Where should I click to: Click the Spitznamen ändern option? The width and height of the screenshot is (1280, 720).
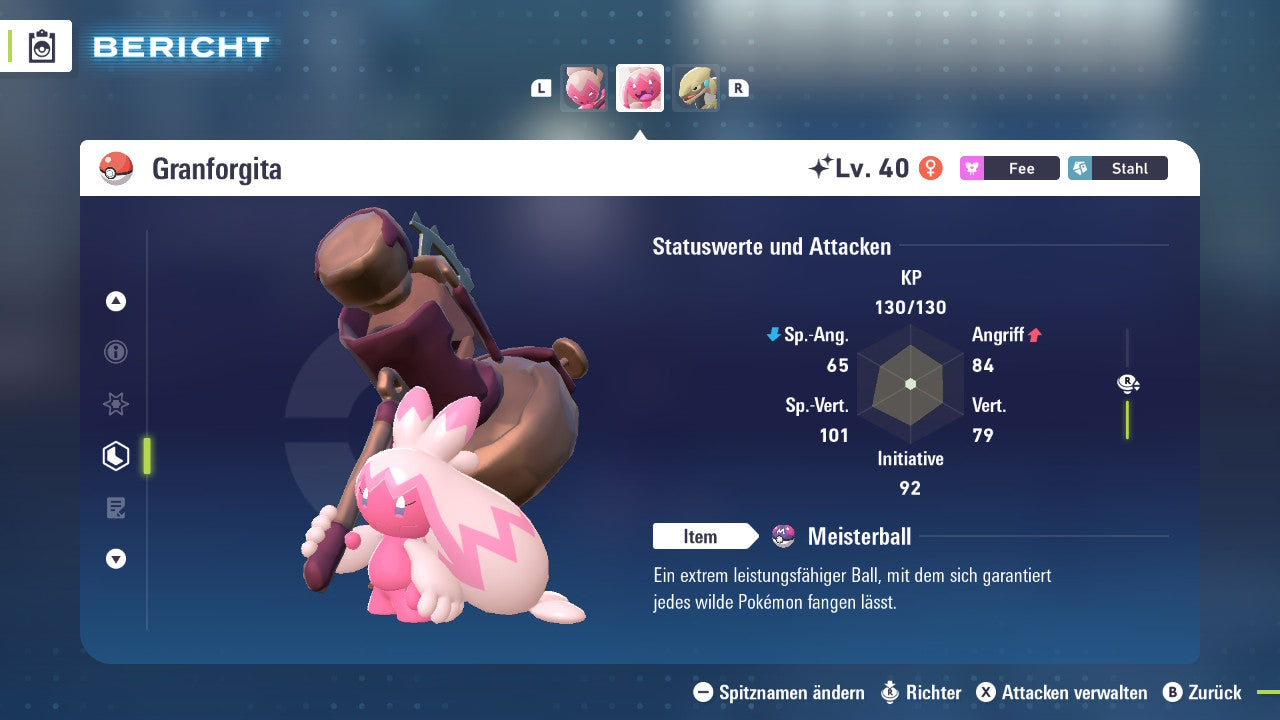click(780, 692)
